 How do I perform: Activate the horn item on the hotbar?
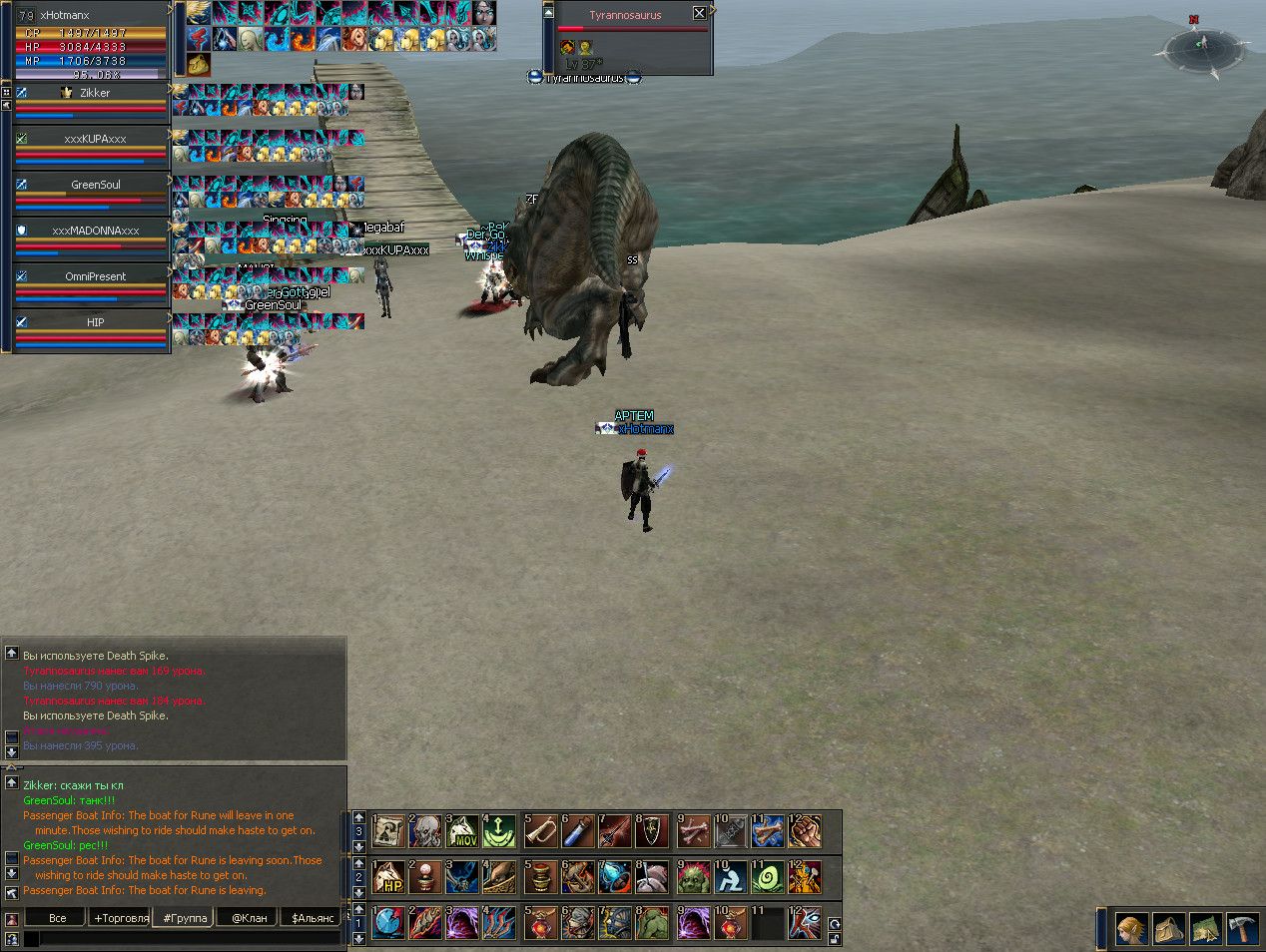[x=540, y=831]
